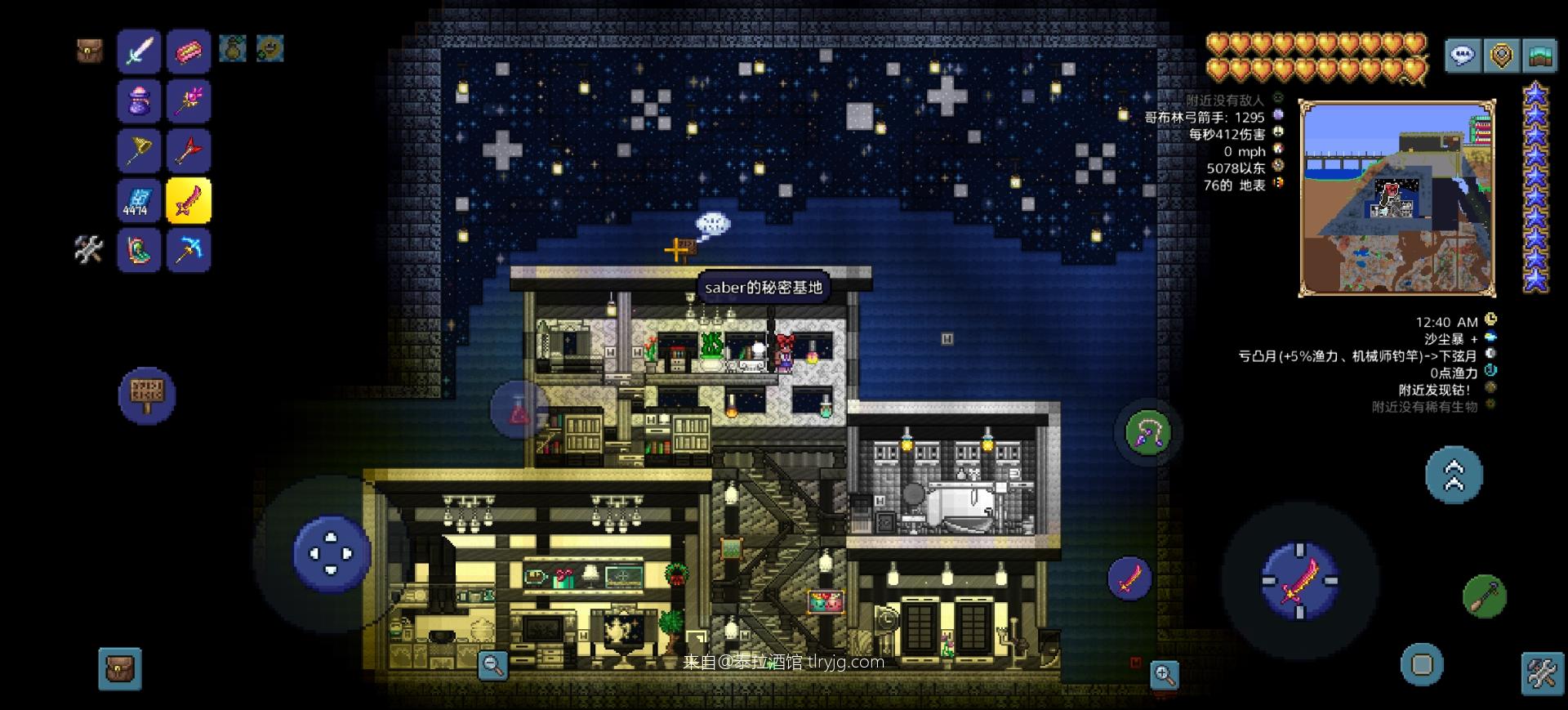Screen dimensions: 1568x710
Task: Zoom out with the minus magnifier
Action: coord(492,665)
